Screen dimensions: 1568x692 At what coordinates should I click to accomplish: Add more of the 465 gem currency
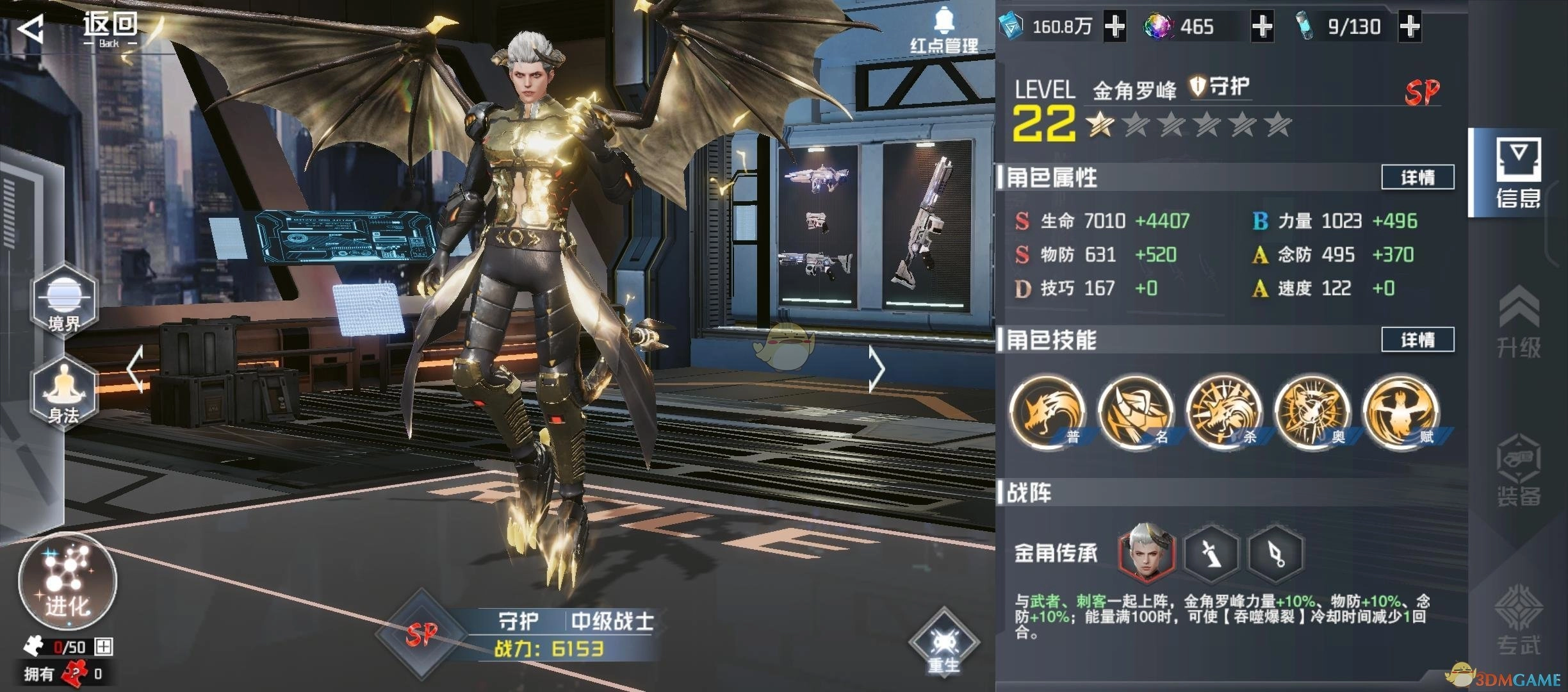pyautogui.click(x=1262, y=27)
